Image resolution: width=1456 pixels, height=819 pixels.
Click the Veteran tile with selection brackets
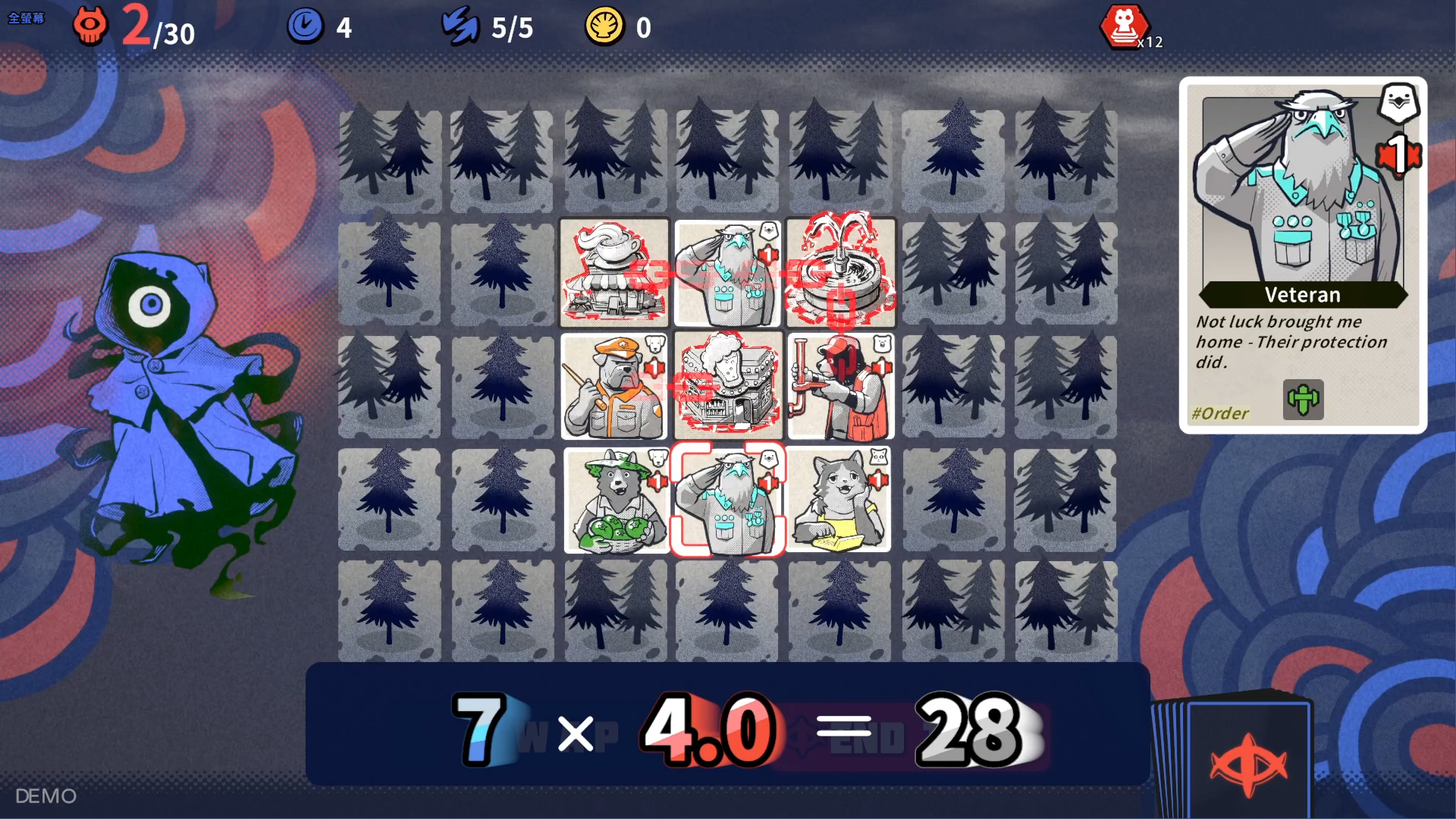click(x=727, y=500)
